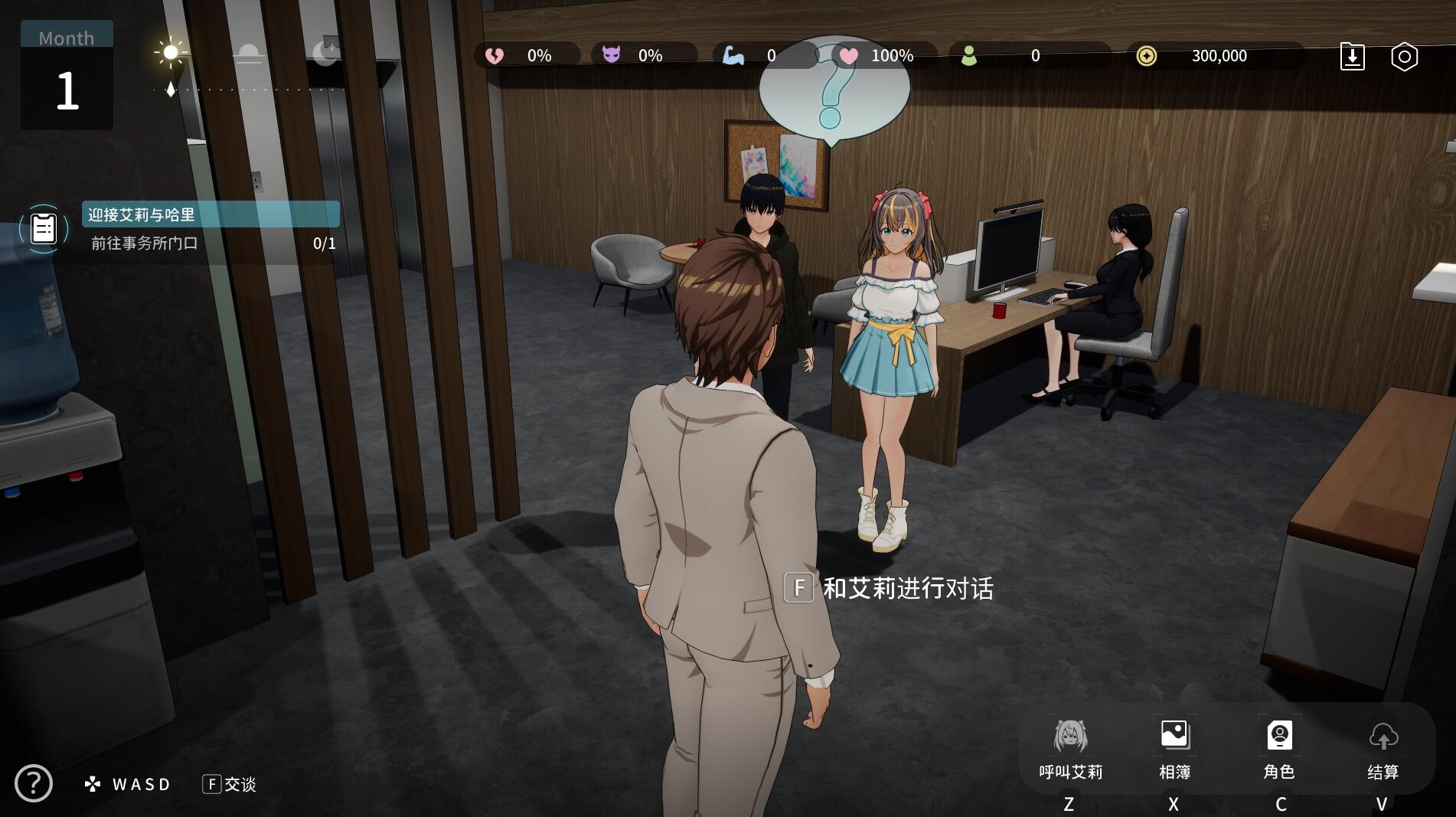The height and width of the screenshot is (817, 1456).
Task: Select the sun daytime phase icon
Action: [171, 53]
